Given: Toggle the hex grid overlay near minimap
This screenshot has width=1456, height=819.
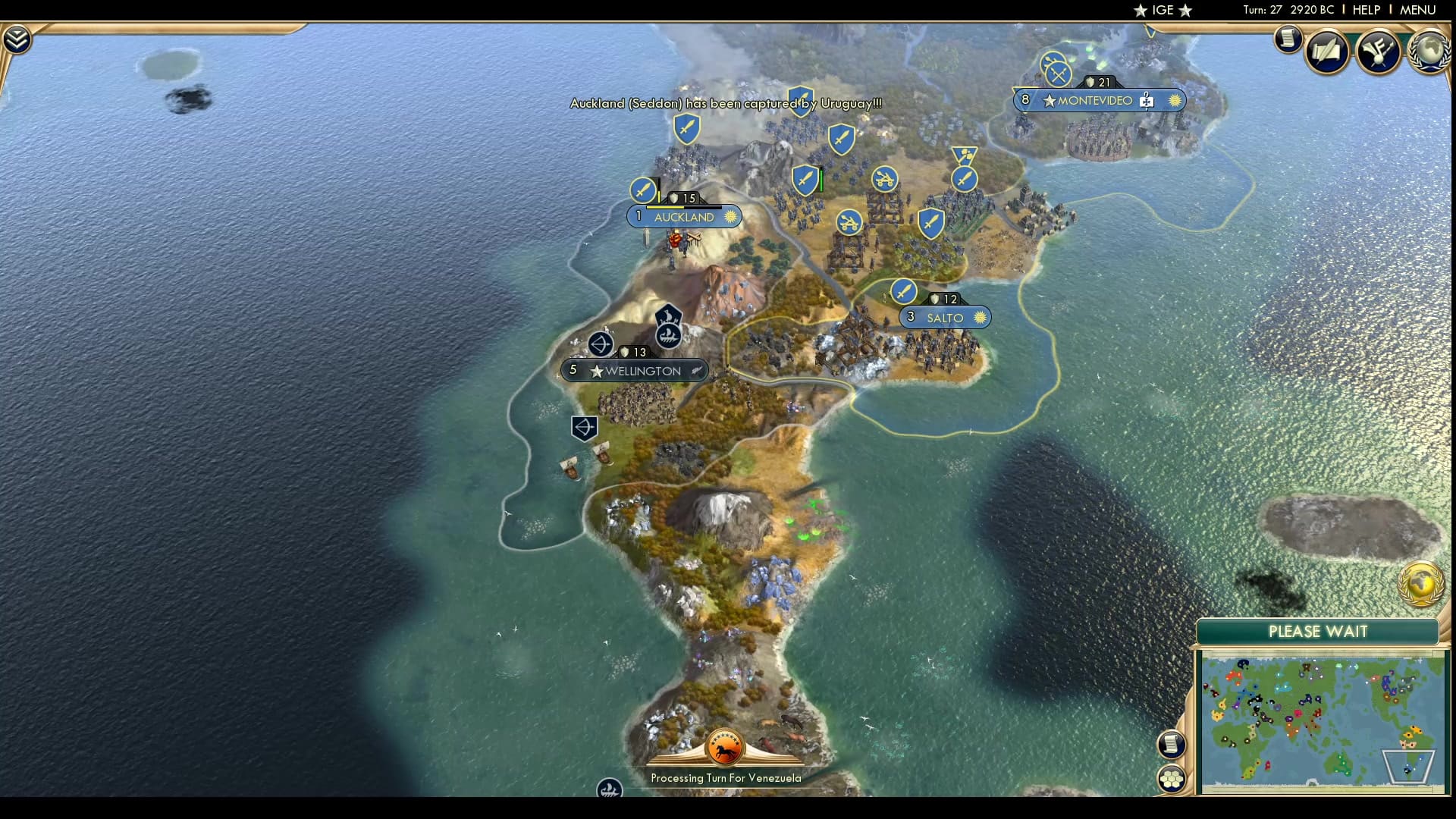Looking at the screenshot, I should 1172,777.
